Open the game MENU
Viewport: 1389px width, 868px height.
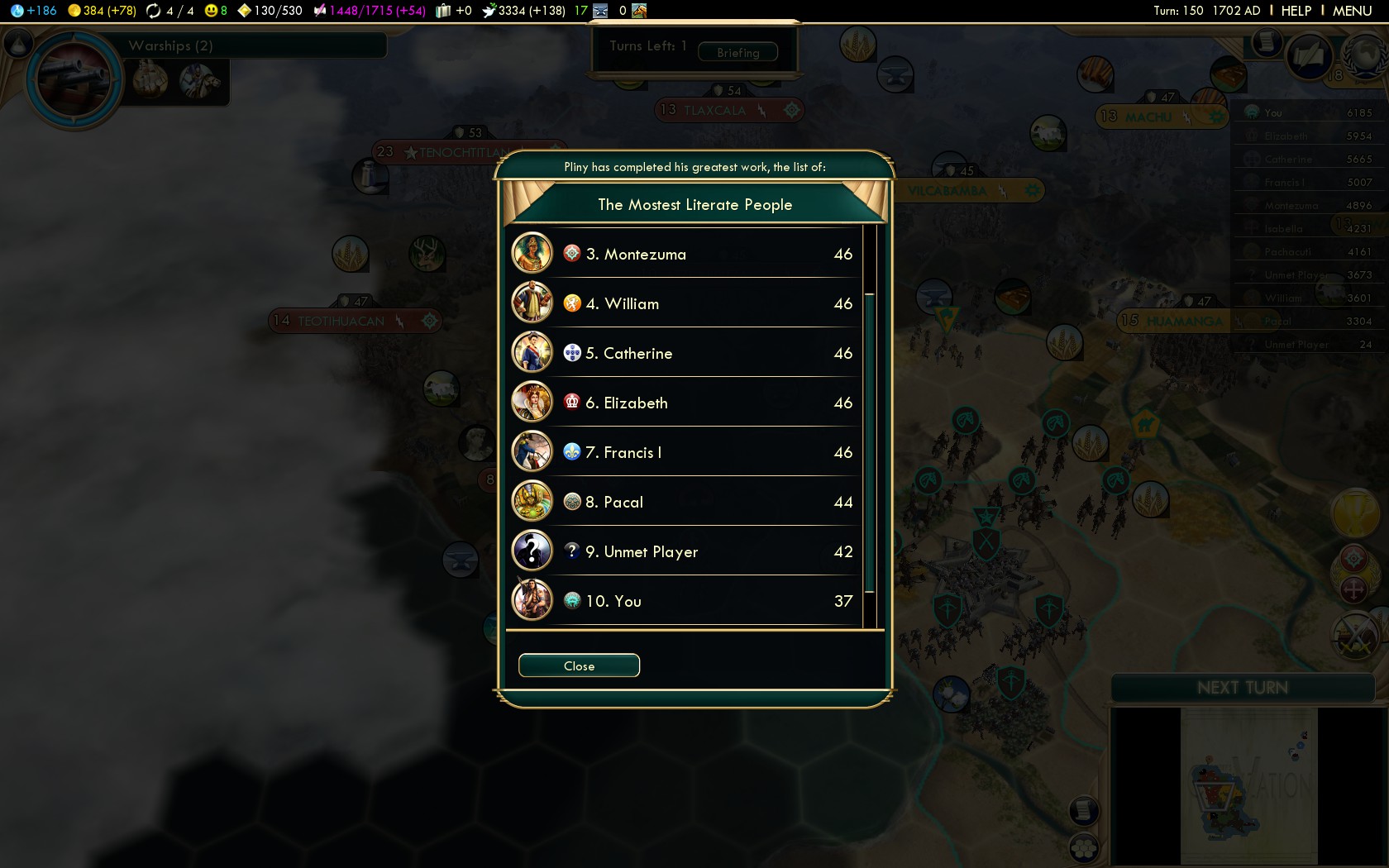click(x=1352, y=11)
